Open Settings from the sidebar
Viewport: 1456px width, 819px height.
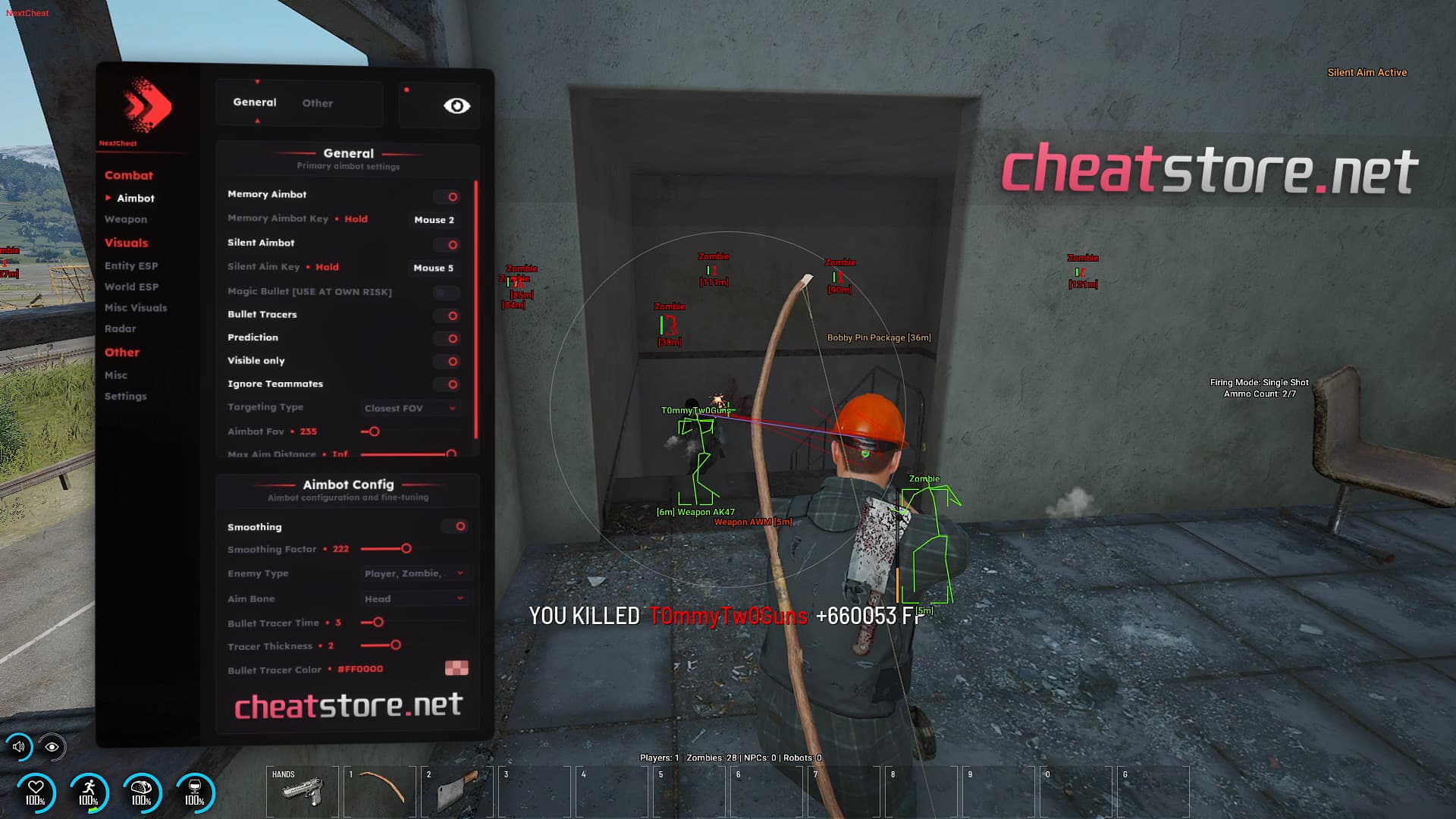(126, 396)
